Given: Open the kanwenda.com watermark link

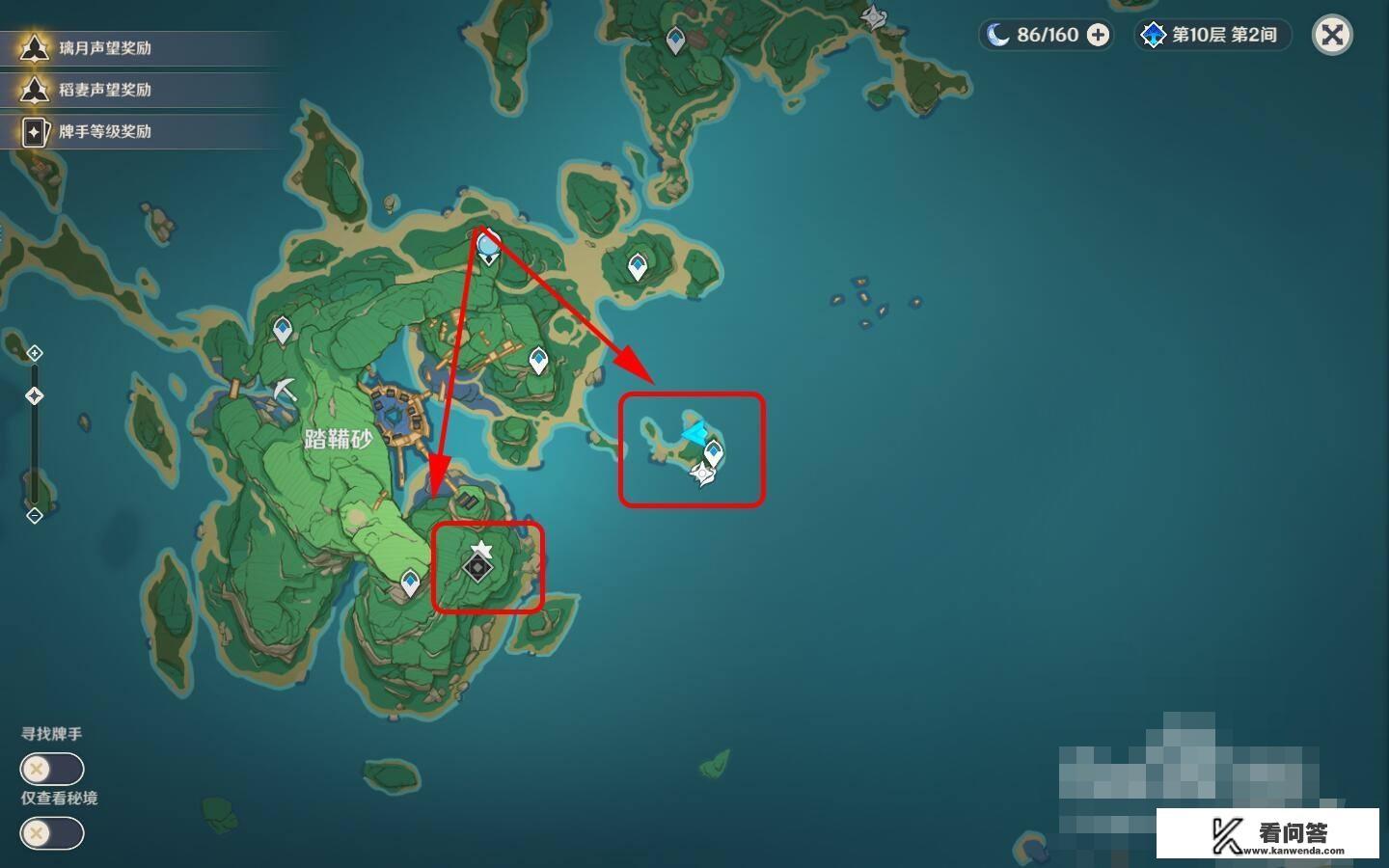Looking at the screenshot, I should (x=1267, y=834).
